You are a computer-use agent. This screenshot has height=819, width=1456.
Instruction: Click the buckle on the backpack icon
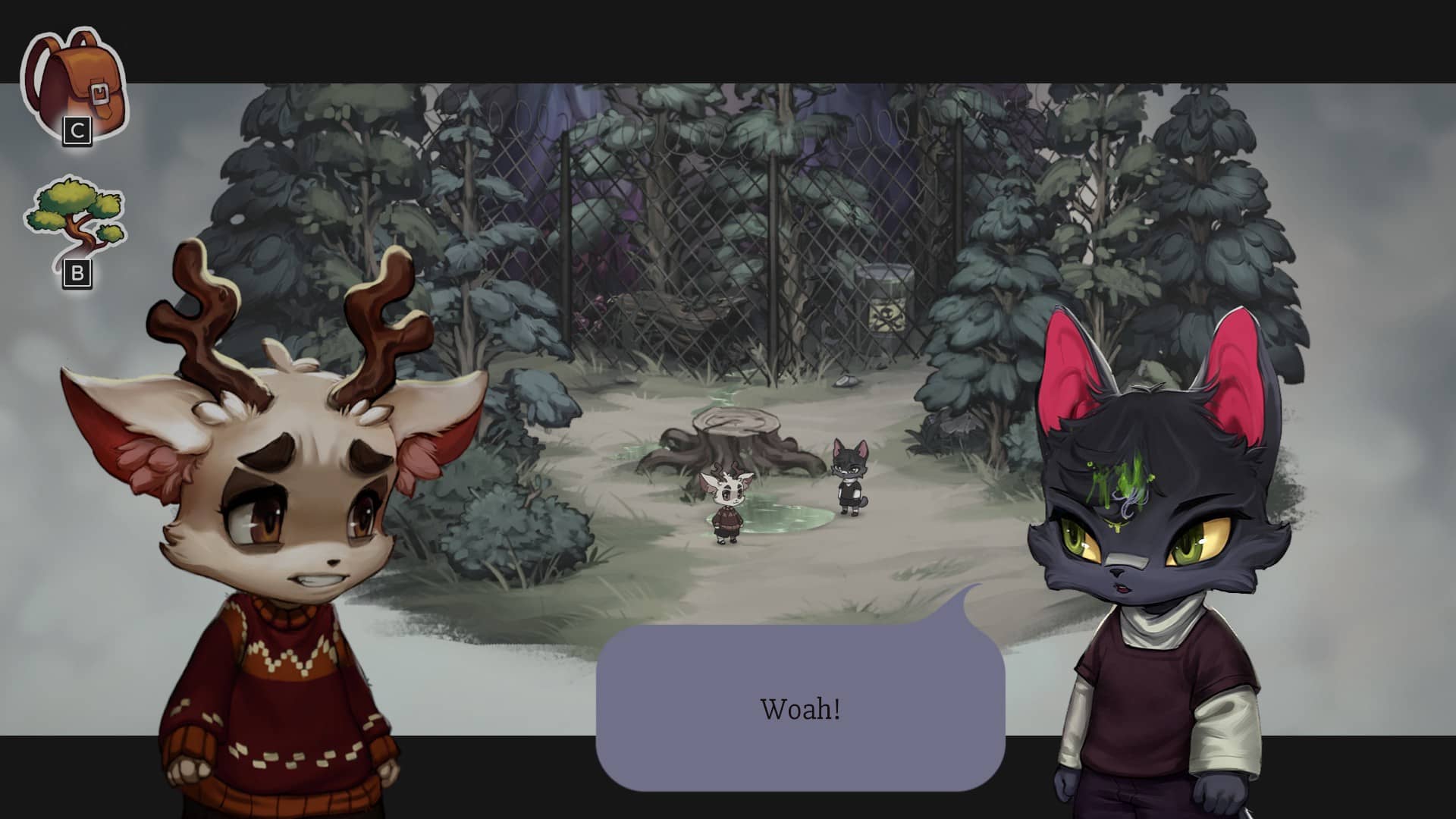click(101, 91)
